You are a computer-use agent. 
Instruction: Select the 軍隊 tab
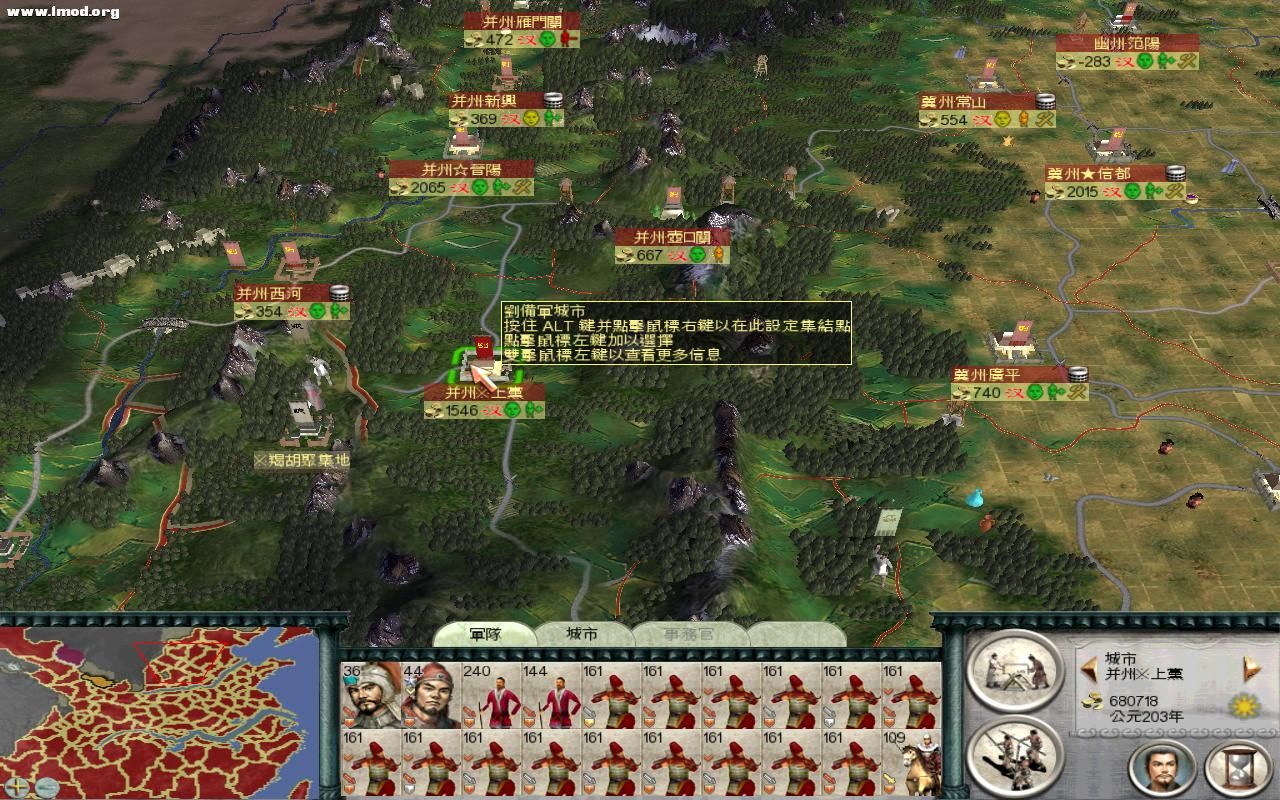tap(487, 634)
